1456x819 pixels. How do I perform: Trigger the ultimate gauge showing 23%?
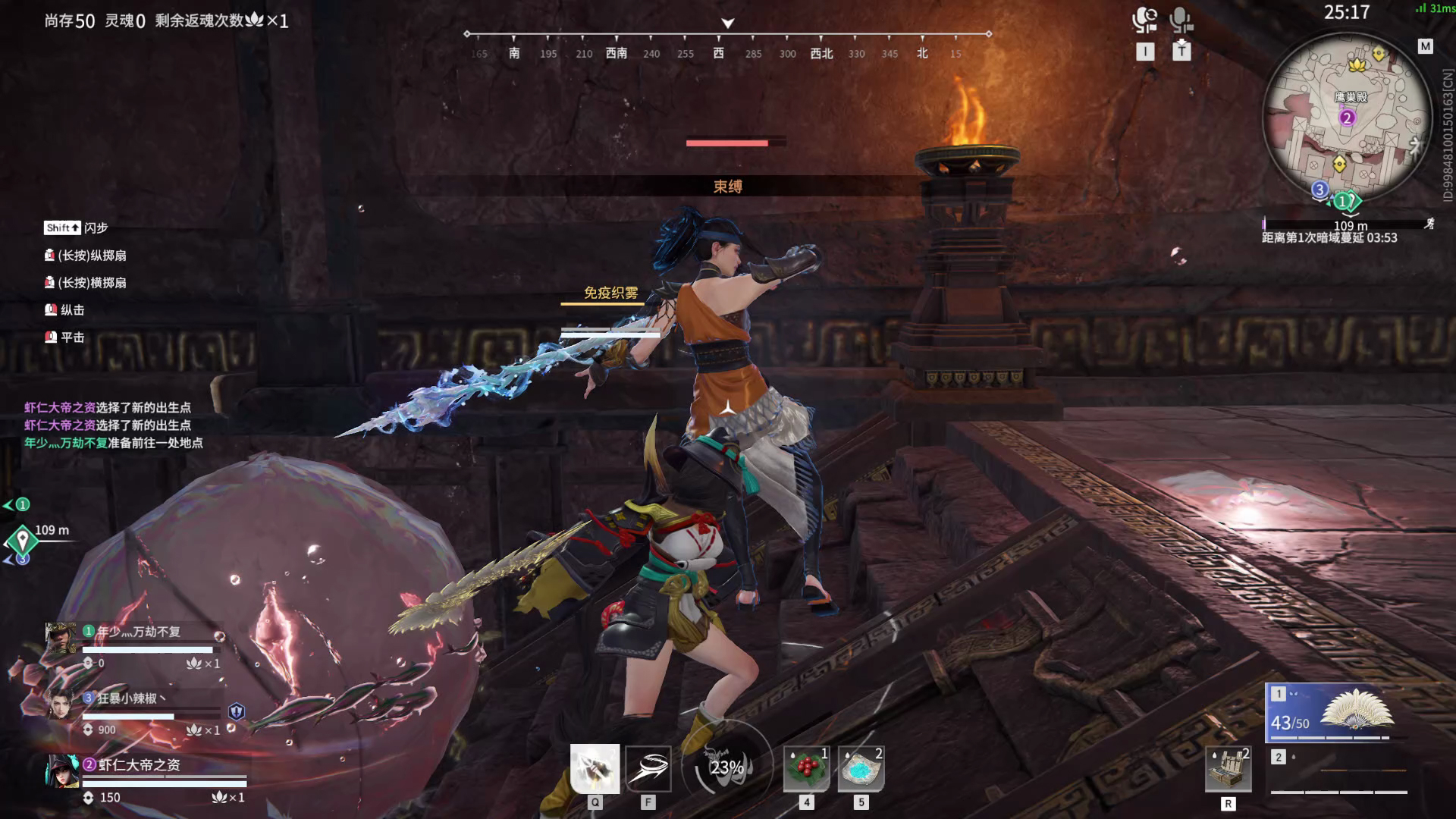point(726,767)
